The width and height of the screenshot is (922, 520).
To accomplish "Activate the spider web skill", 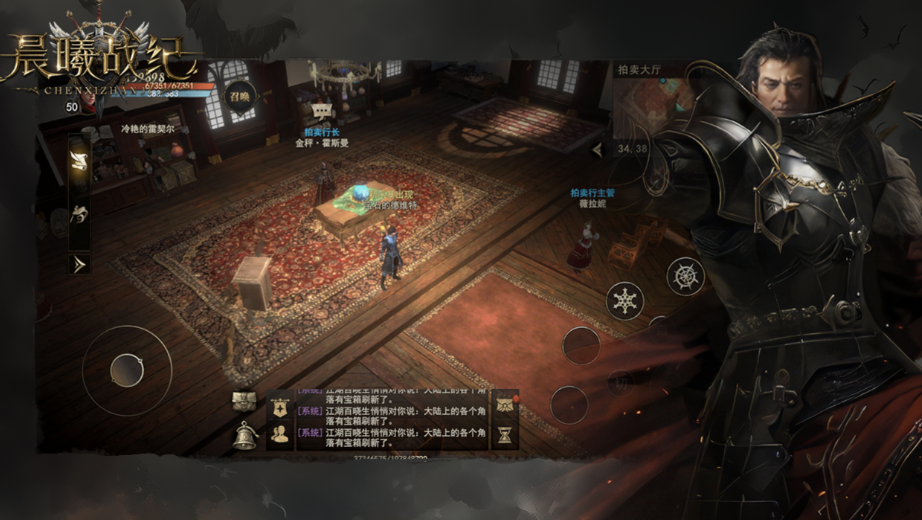I will (x=686, y=276).
